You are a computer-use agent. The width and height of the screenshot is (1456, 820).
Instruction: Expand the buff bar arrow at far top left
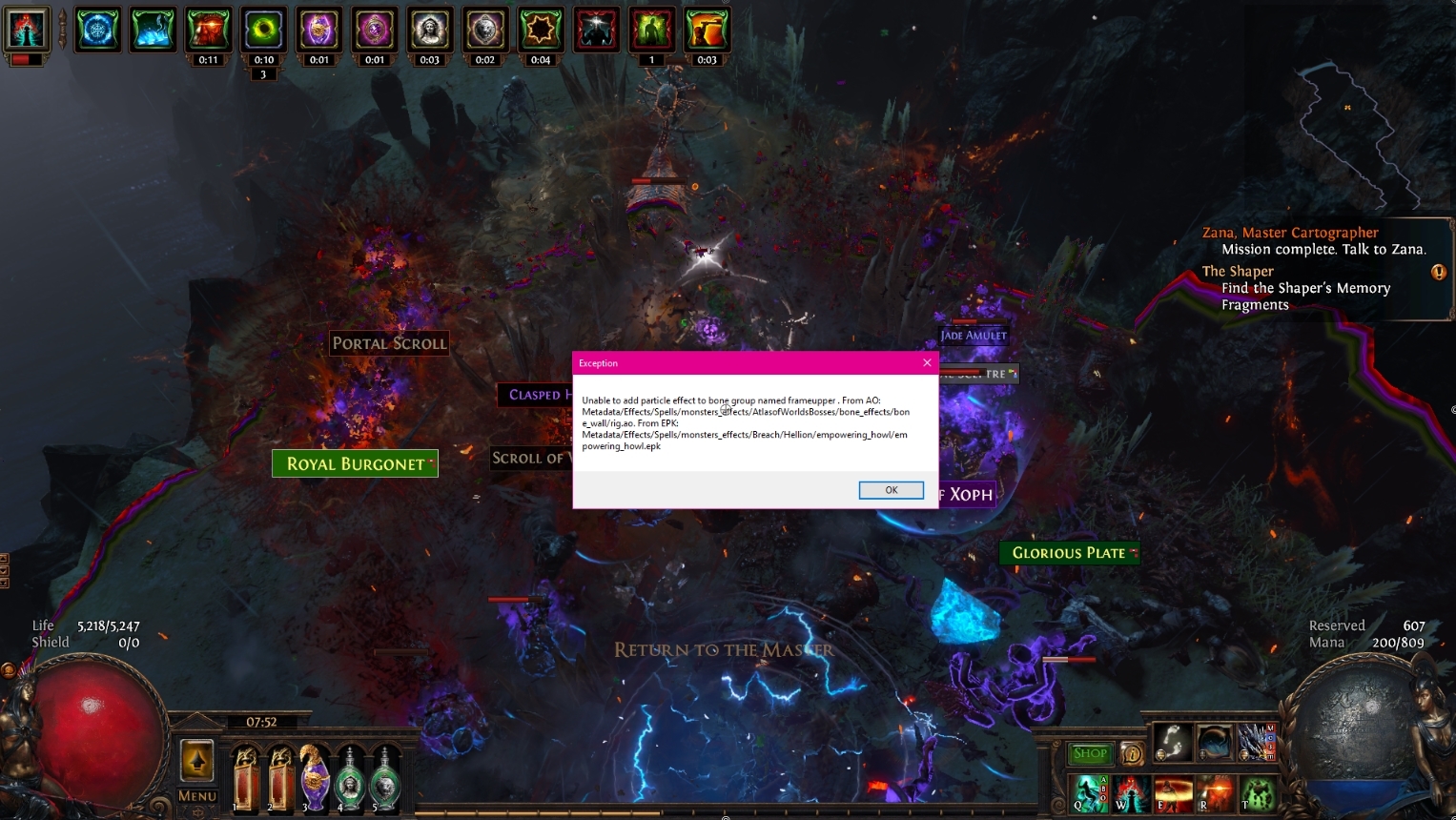62,27
